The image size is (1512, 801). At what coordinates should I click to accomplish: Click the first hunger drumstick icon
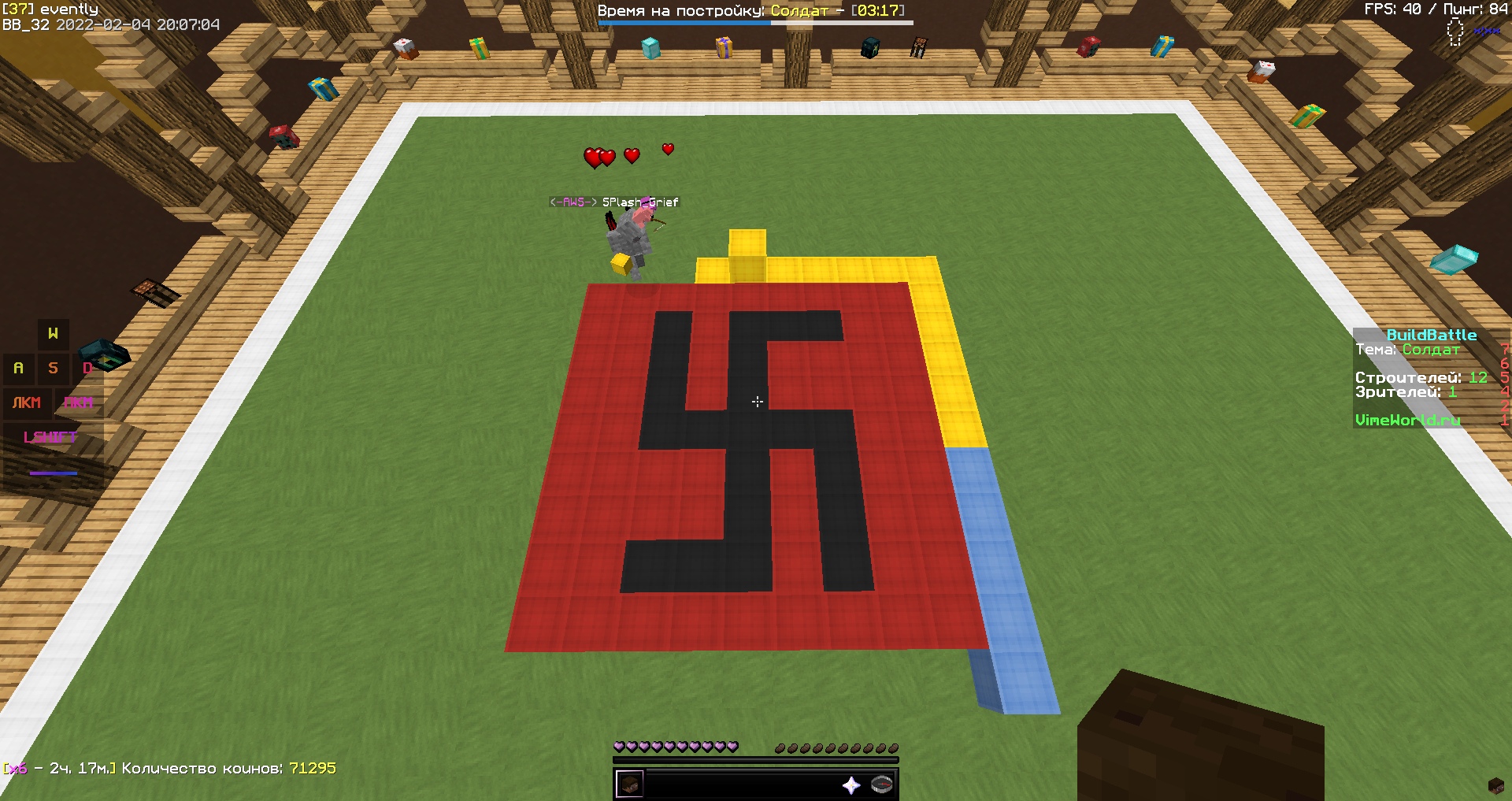click(779, 748)
